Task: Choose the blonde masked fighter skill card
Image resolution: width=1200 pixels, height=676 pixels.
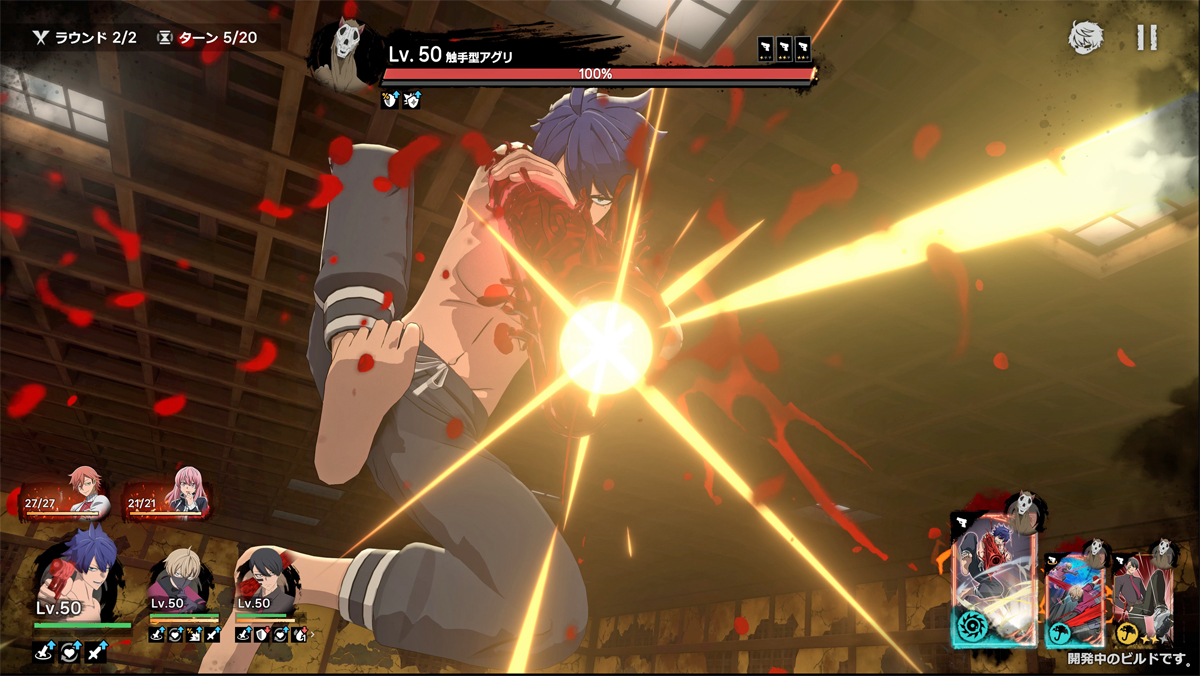Action: 1075,597
